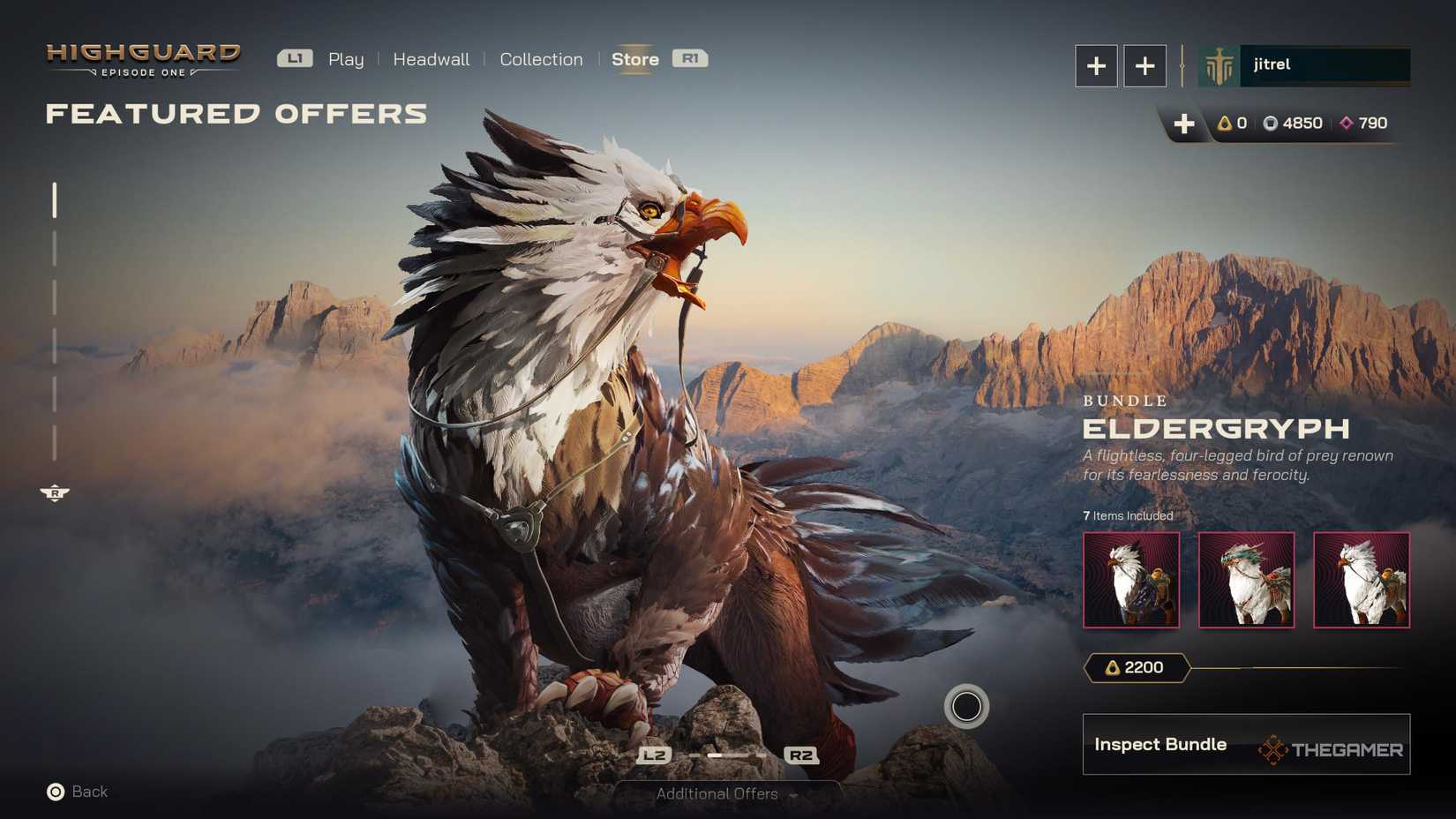Click the L2 control to browse previous offer

click(x=653, y=755)
